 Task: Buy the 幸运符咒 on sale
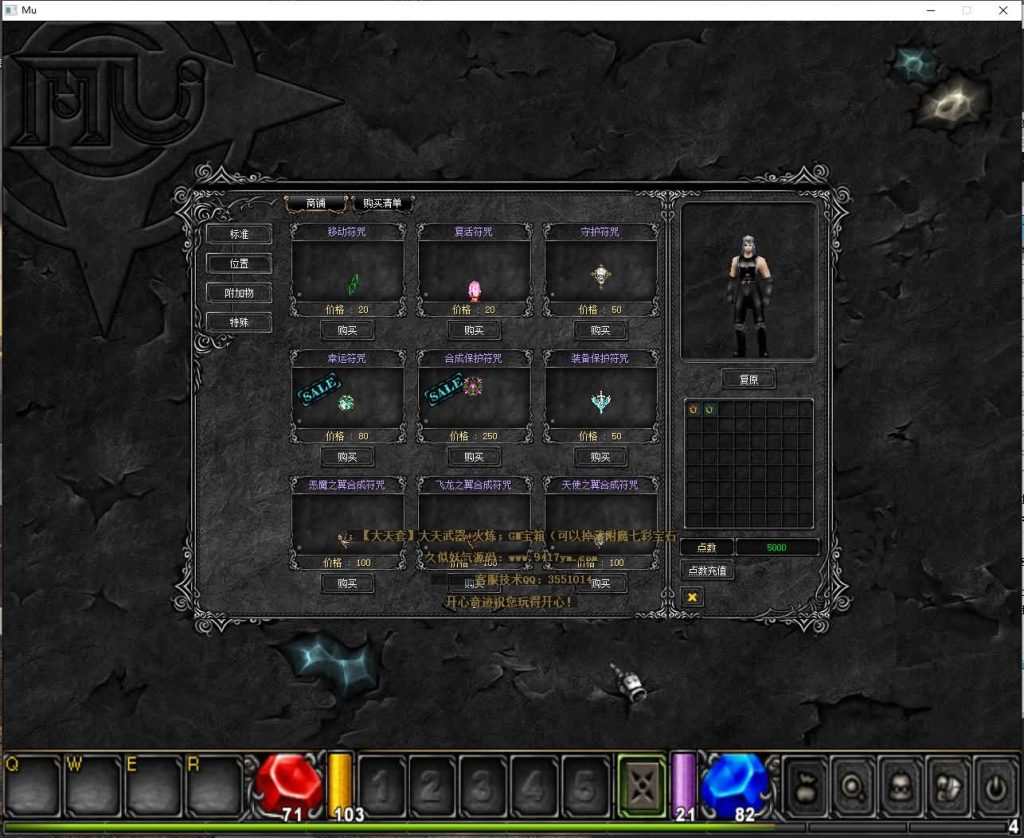tap(347, 457)
